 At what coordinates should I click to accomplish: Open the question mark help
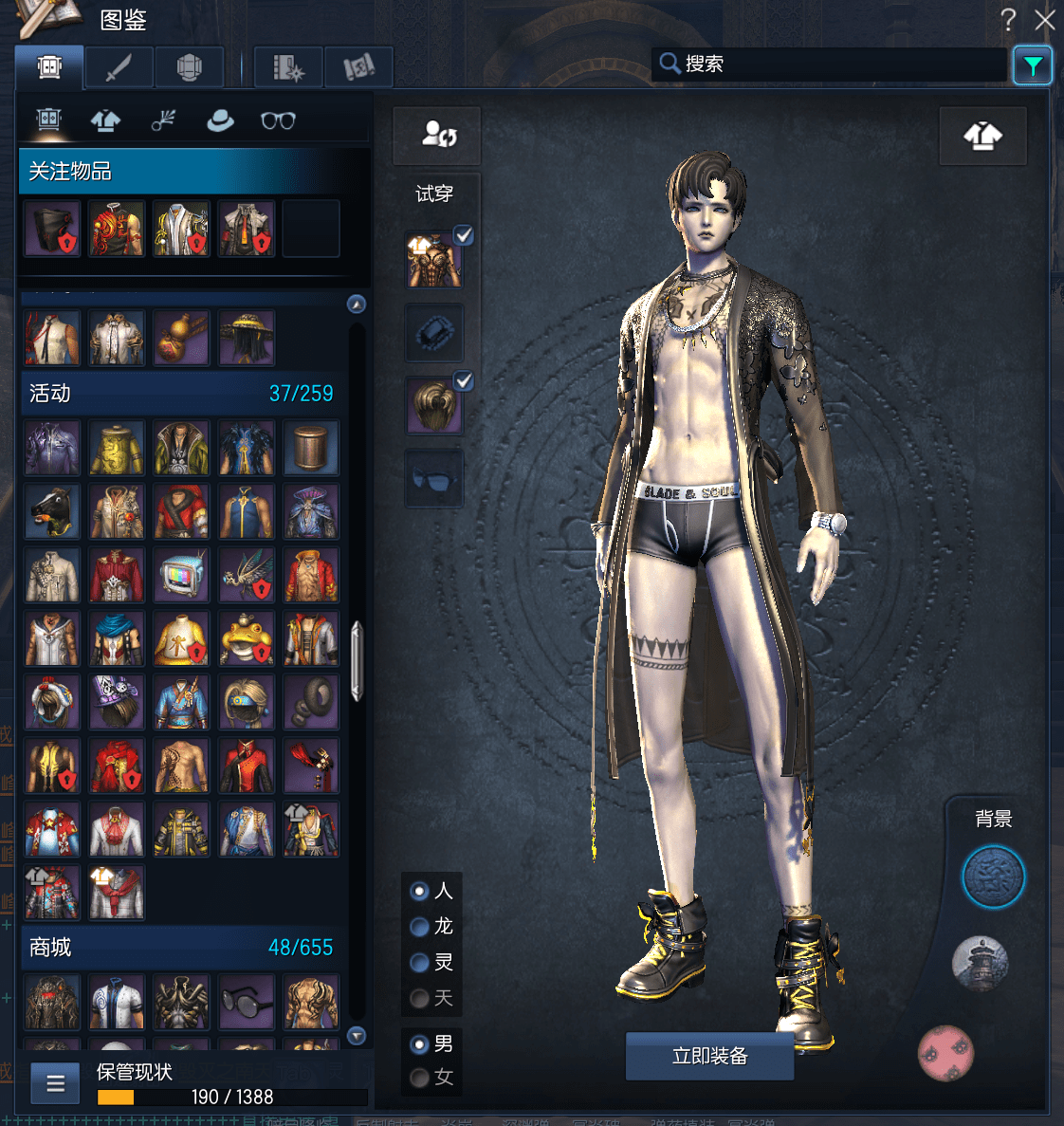tap(1008, 20)
